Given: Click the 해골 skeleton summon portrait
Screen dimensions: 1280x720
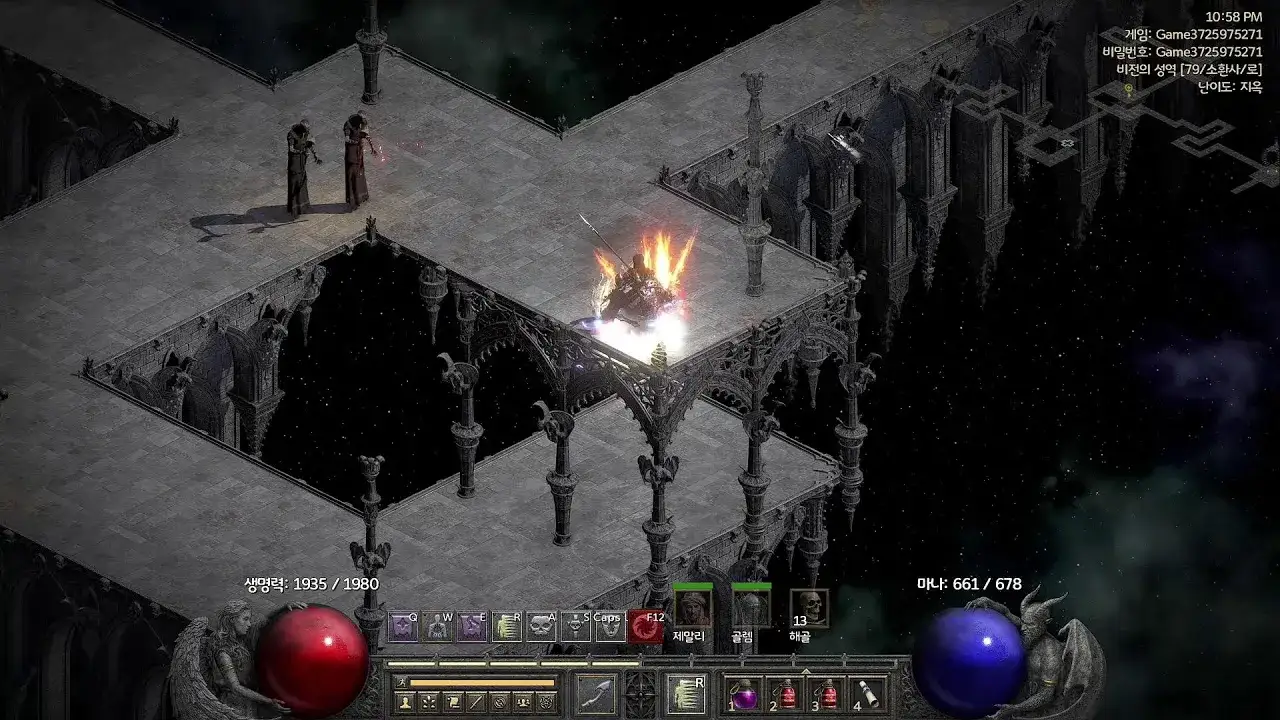Looking at the screenshot, I should click(x=808, y=610).
